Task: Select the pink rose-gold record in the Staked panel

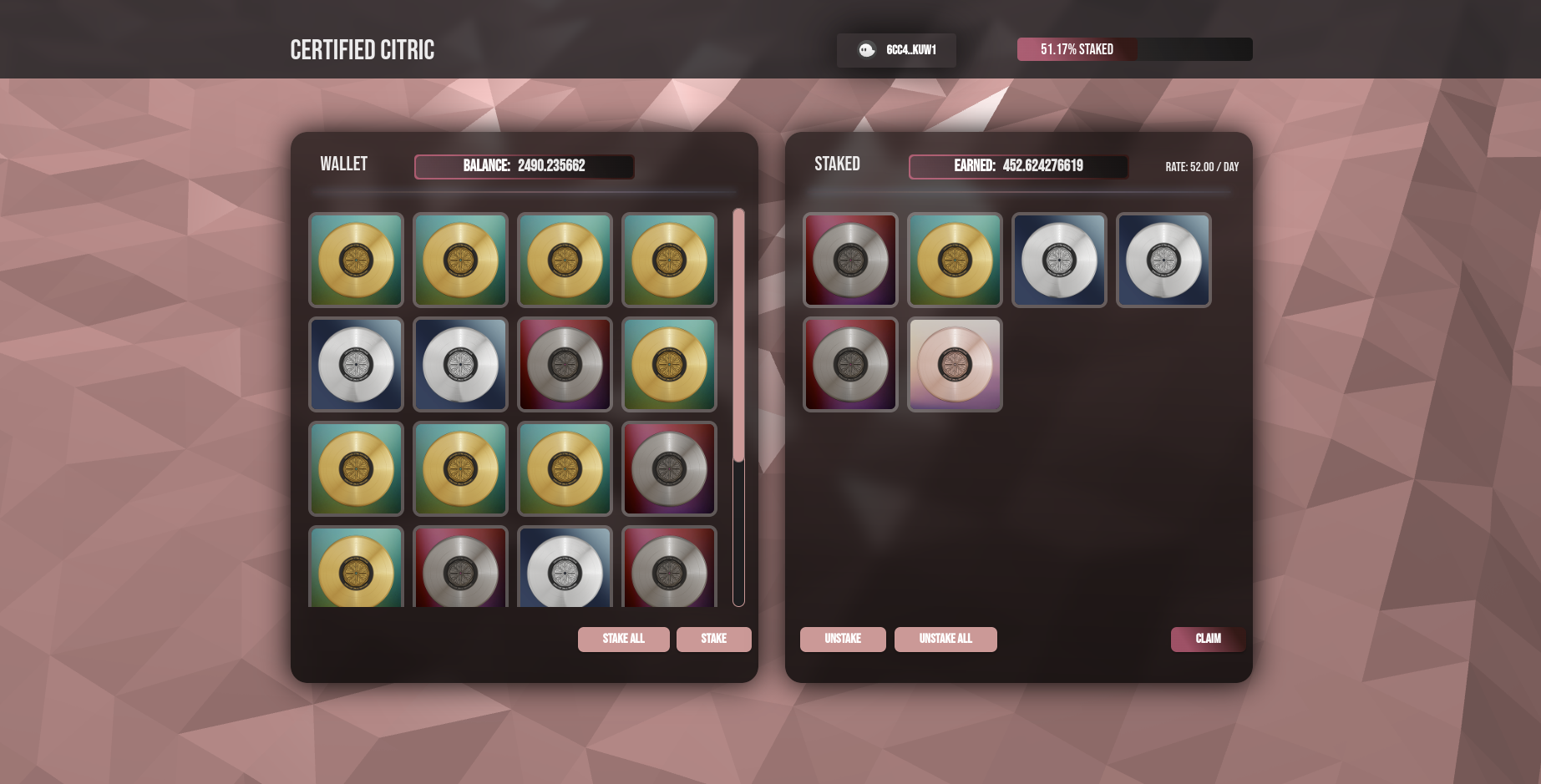Action: (955, 364)
